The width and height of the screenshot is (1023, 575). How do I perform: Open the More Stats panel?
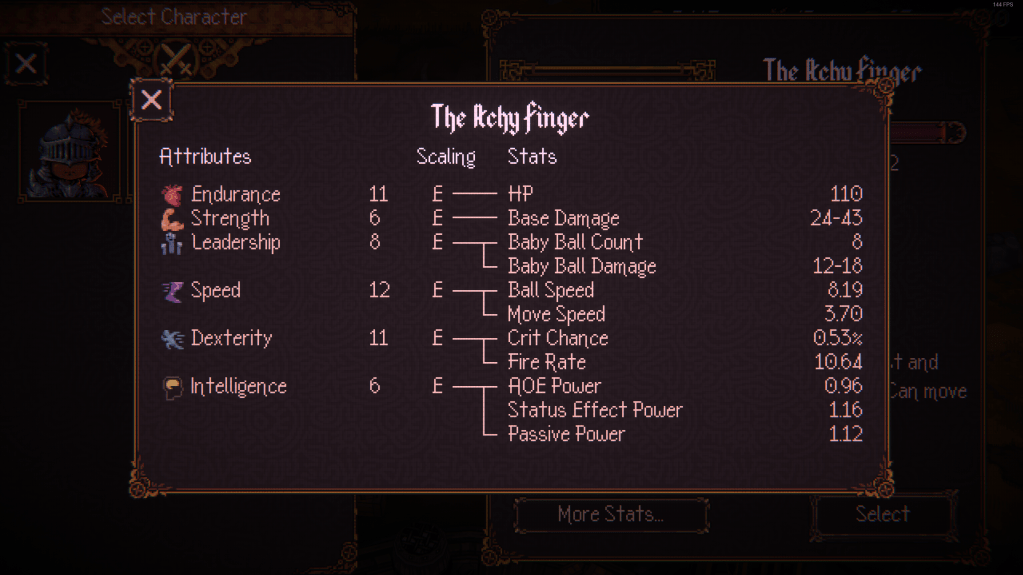tap(610, 515)
